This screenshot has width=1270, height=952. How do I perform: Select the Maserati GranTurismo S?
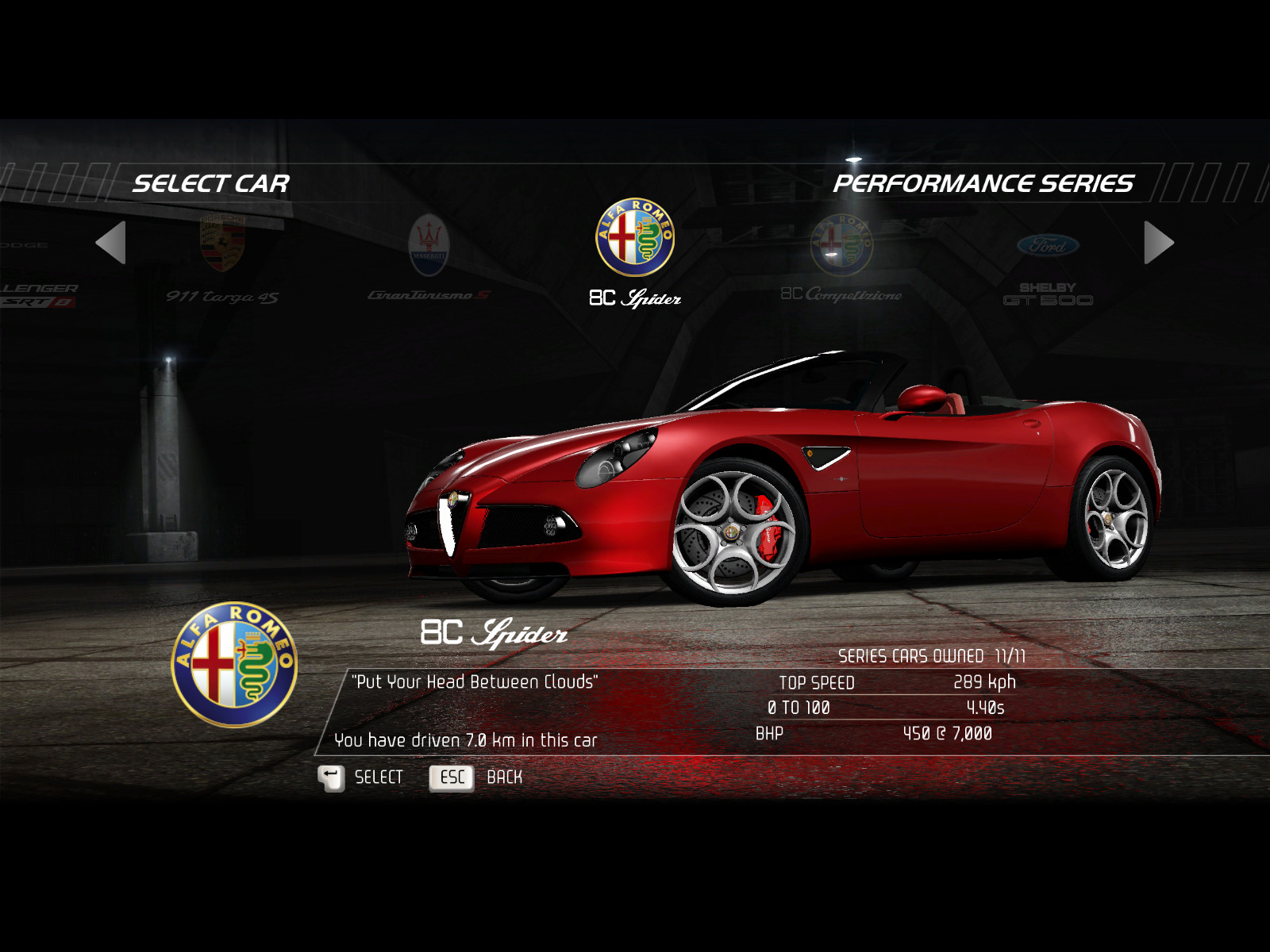(x=429, y=256)
